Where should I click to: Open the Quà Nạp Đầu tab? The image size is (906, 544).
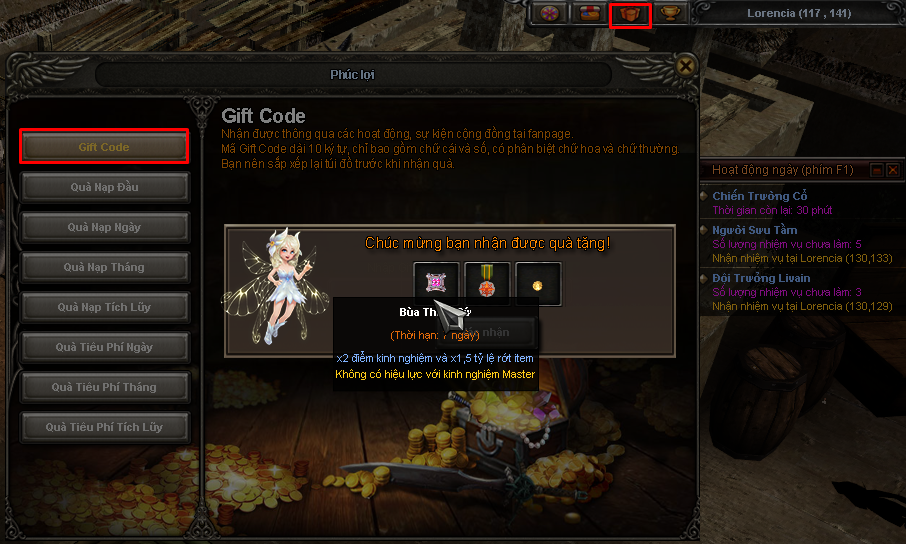[x=104, y=187]
